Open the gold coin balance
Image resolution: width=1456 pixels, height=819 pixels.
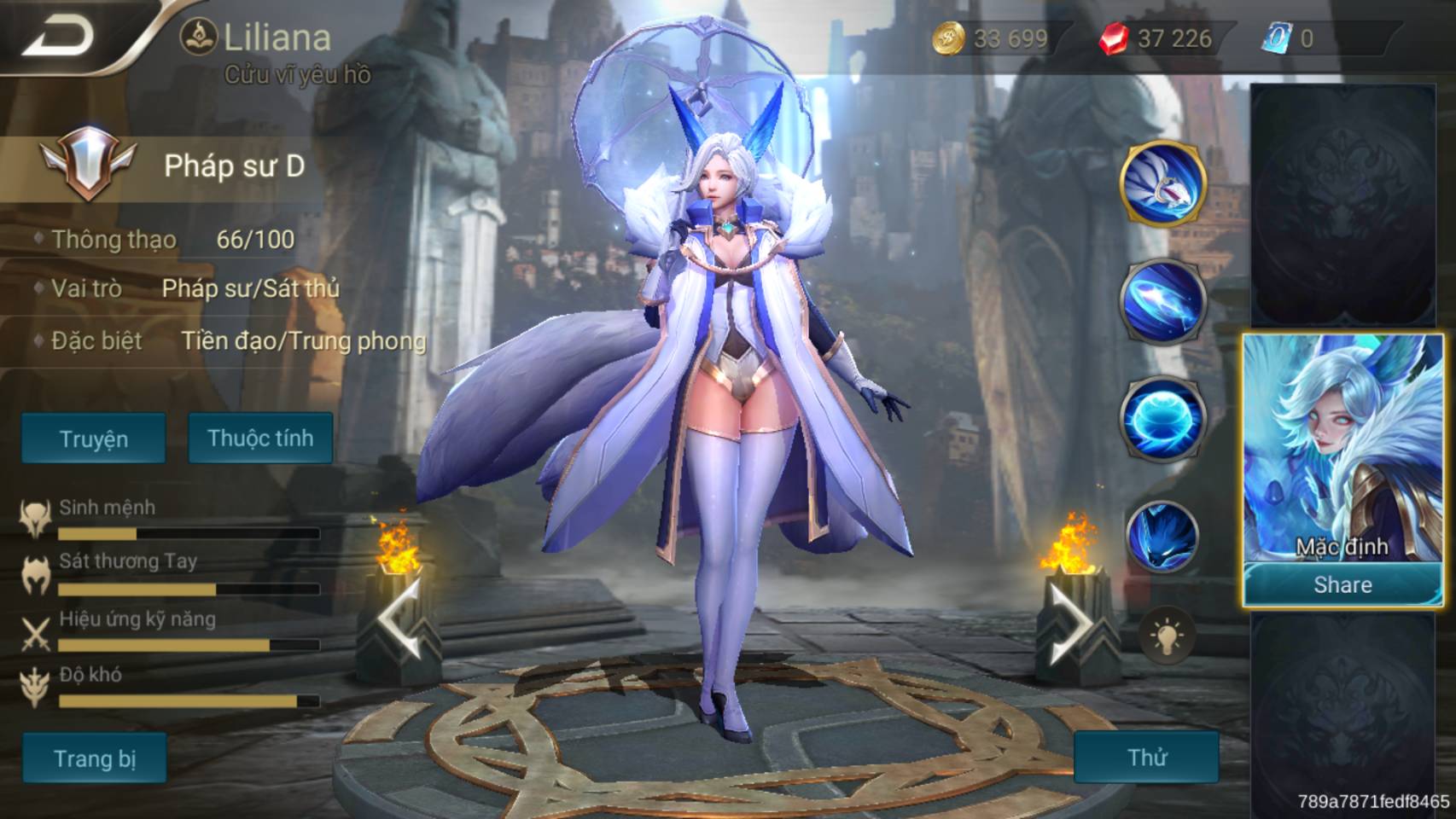(x=991, y=38)
